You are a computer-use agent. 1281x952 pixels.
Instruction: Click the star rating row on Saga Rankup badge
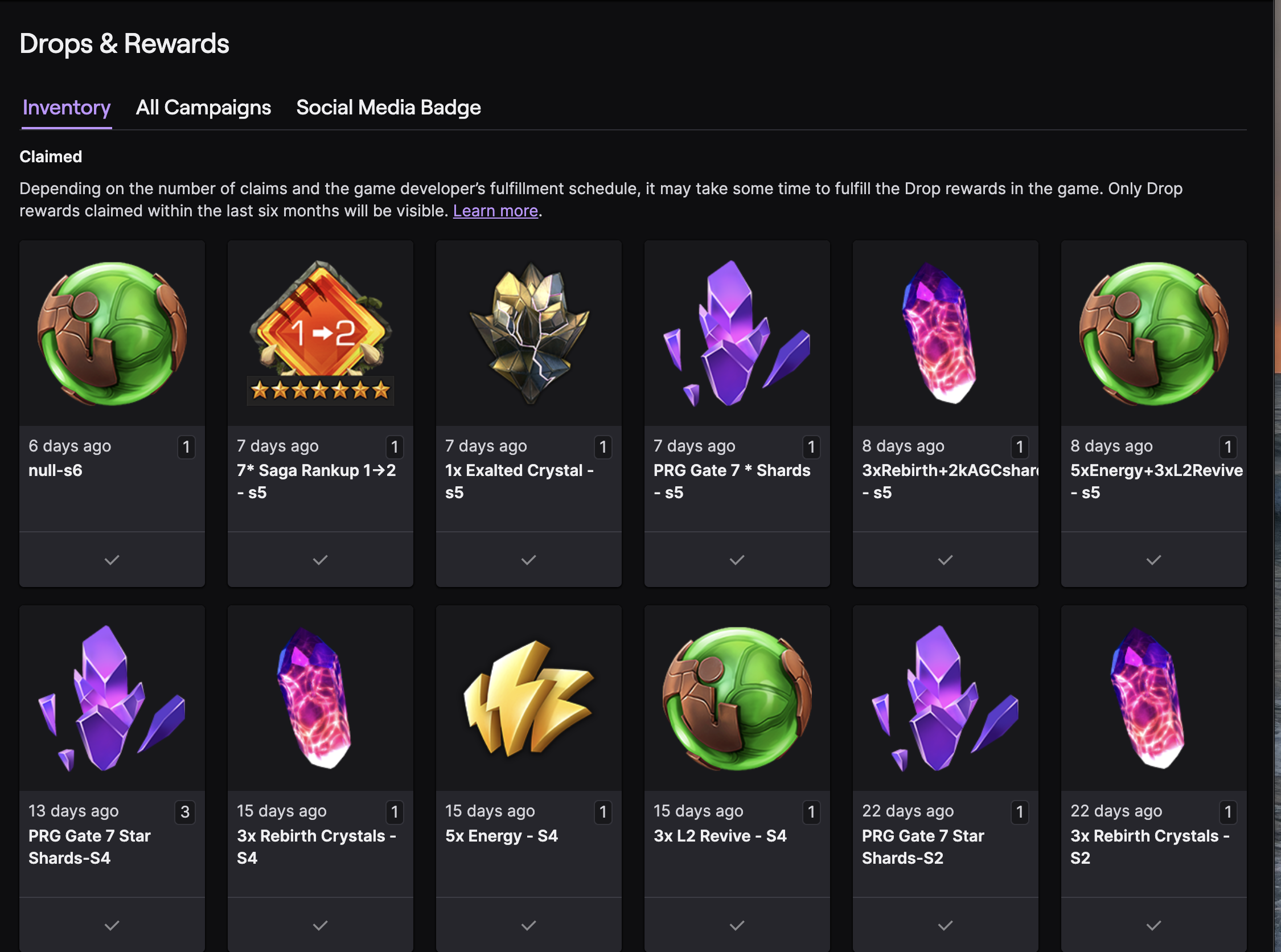[x=320, y=390]
